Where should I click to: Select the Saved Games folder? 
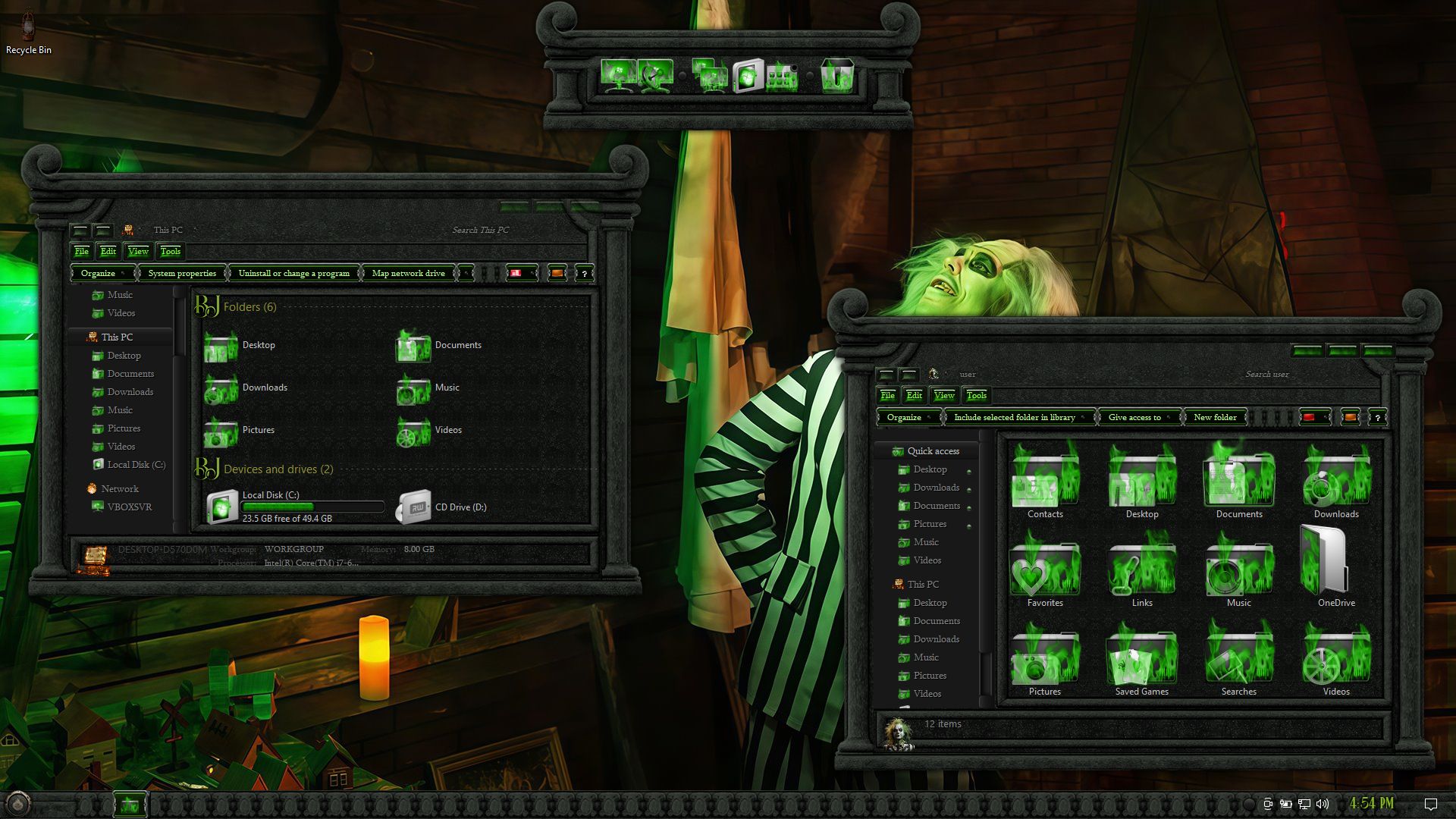pos(1141,658)
